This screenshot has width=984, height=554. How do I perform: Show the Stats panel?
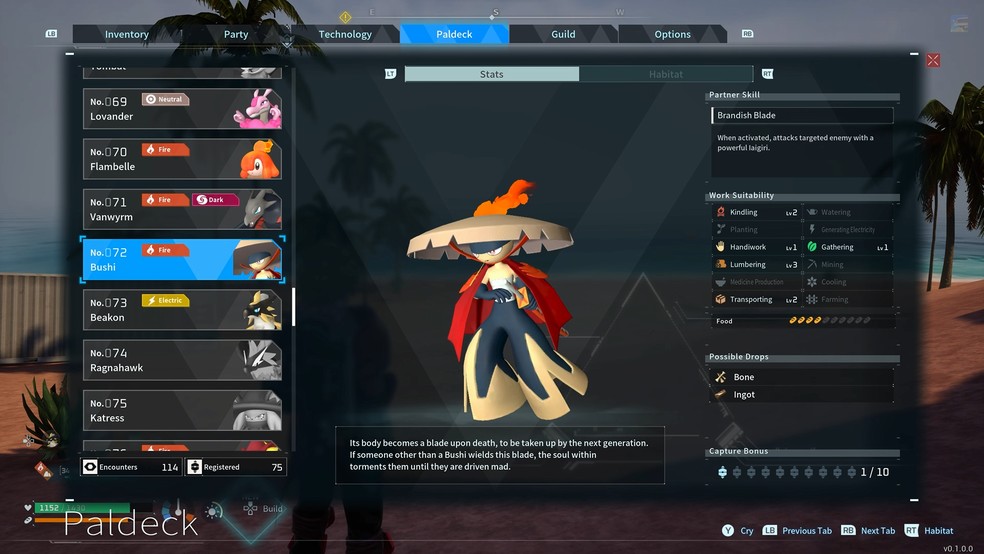click(491, 74)
